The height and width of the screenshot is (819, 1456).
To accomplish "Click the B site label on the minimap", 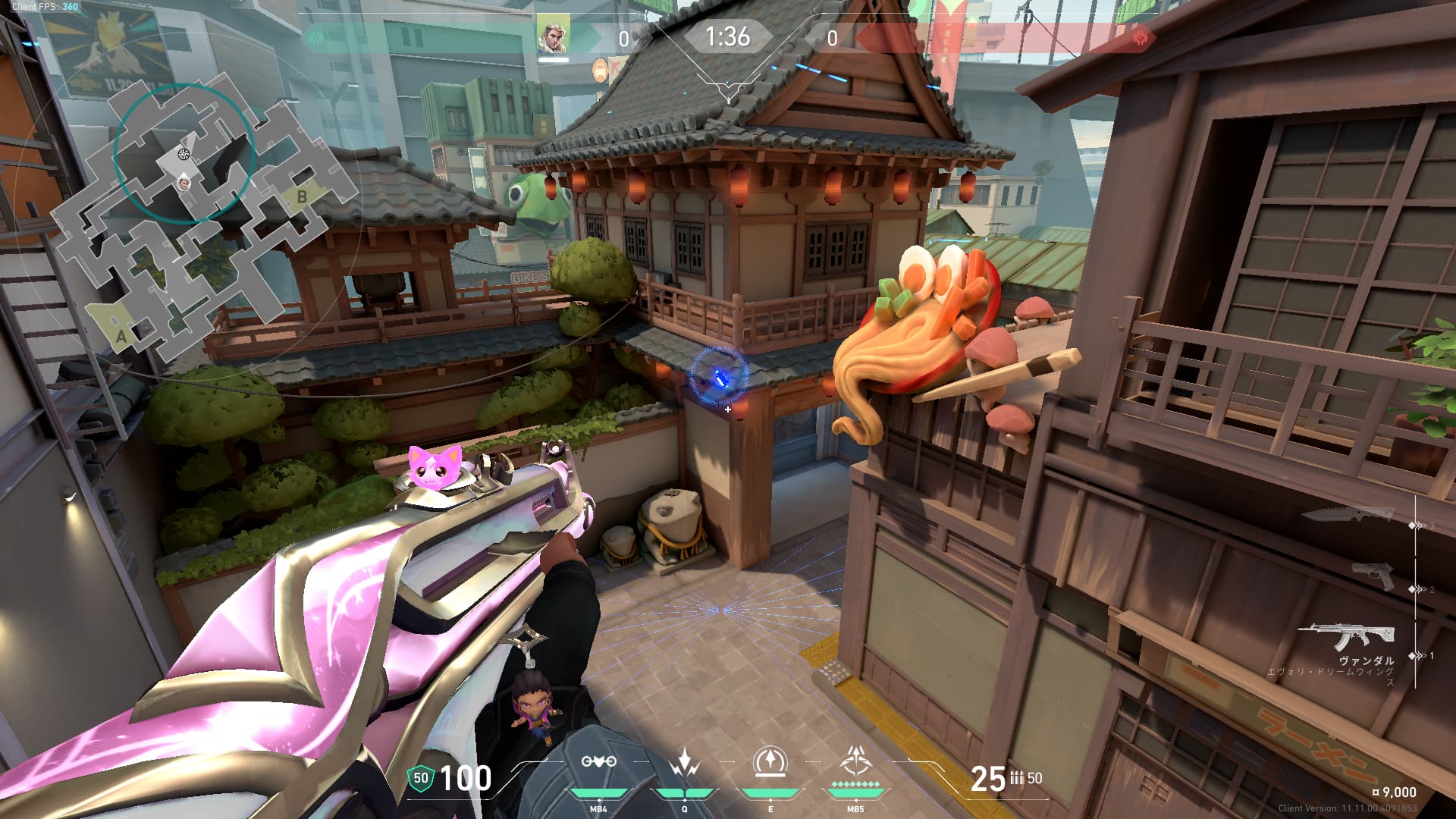I will tap(301, 197).
